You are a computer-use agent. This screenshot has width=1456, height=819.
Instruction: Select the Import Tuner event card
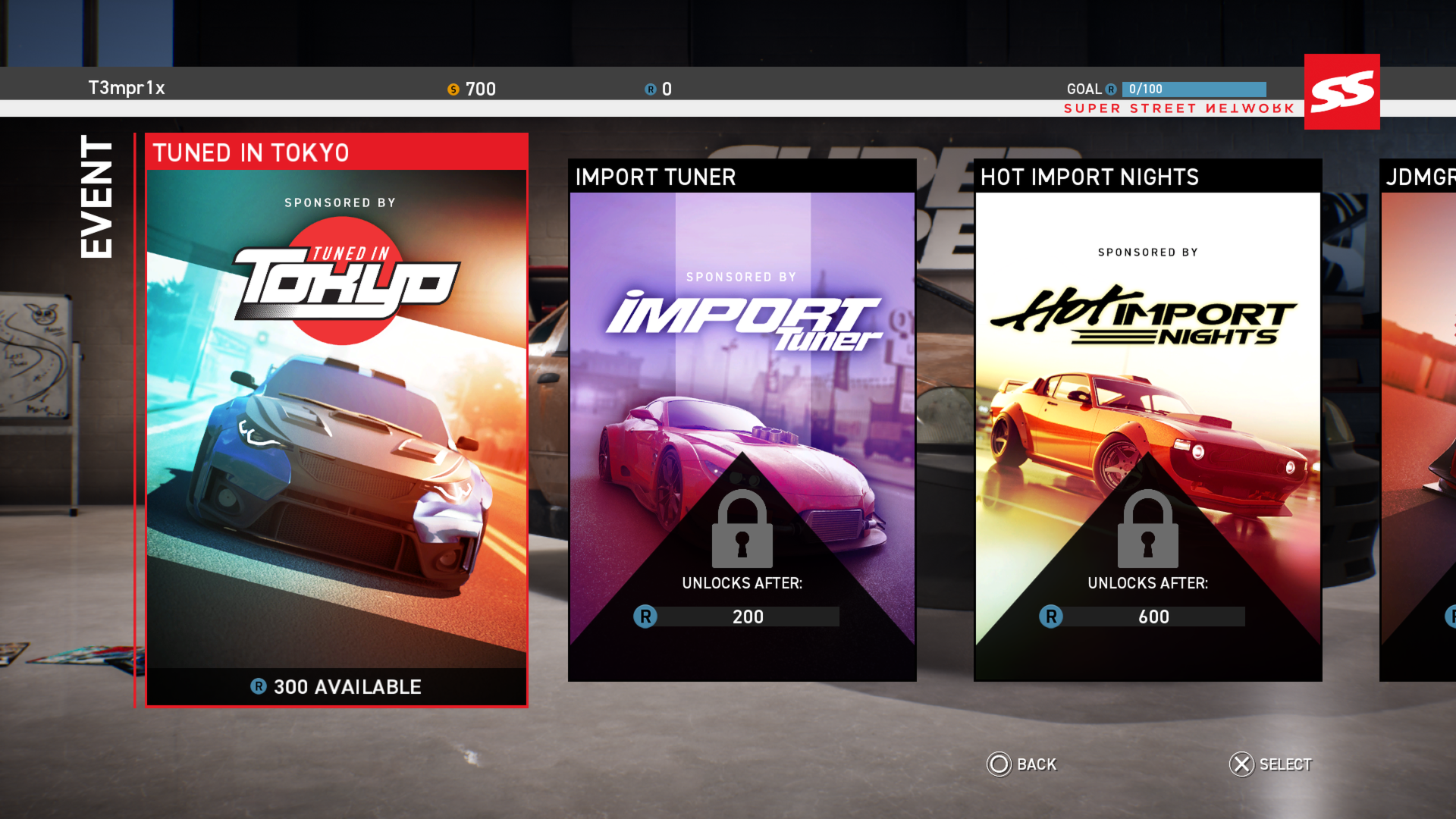tap(743, 421)
